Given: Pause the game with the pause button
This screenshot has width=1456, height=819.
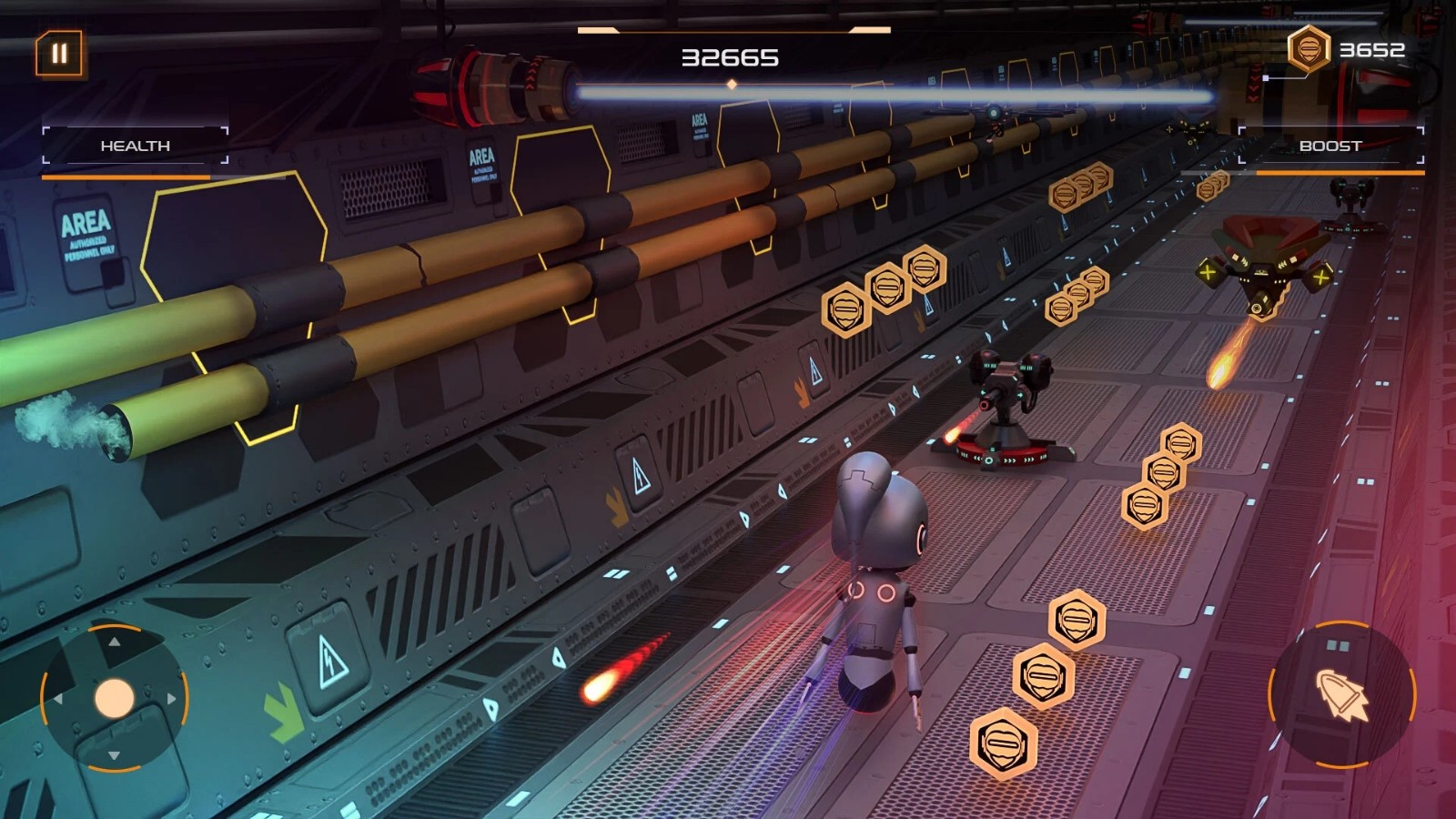Looking at the screenshot, I should coord(59,54).
